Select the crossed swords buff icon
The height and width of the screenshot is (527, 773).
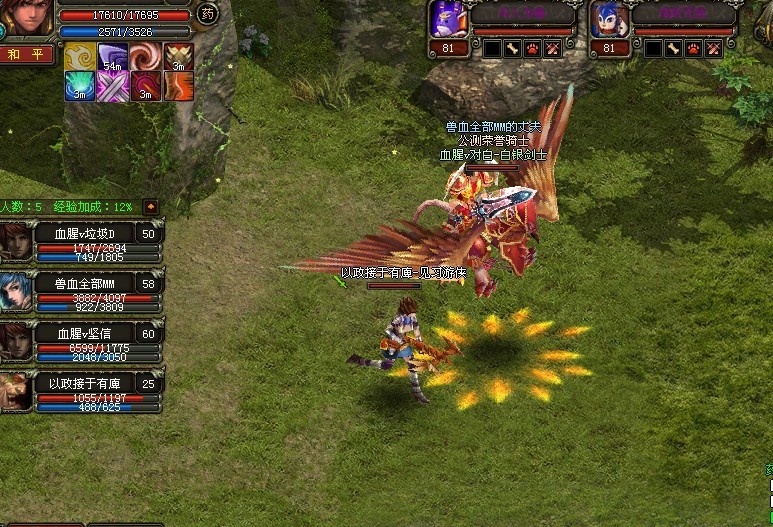pyautogui.click(x=112, y=87)
